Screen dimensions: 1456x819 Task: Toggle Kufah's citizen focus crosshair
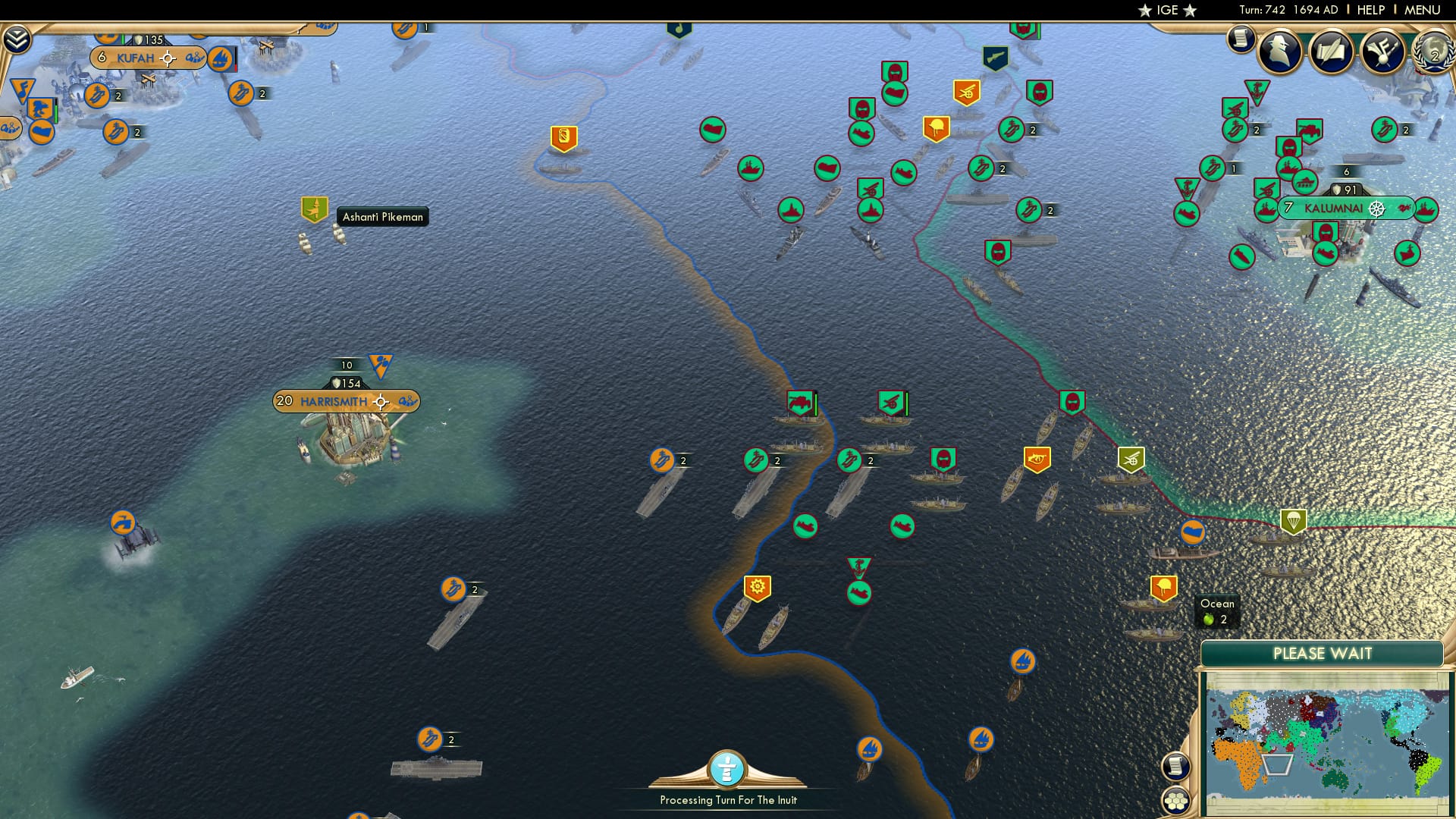(x=168, y=58)
